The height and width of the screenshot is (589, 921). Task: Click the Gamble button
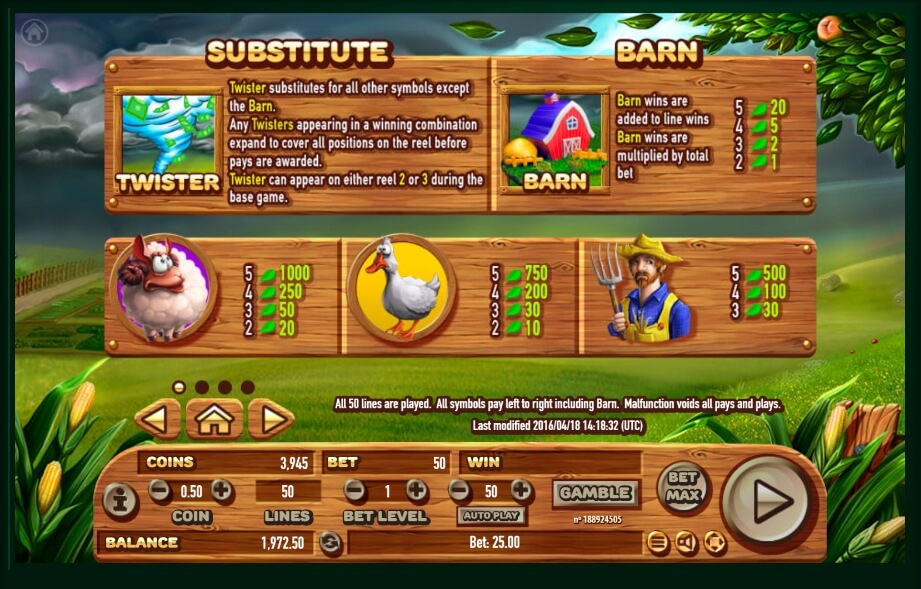(x=596, y=492)
